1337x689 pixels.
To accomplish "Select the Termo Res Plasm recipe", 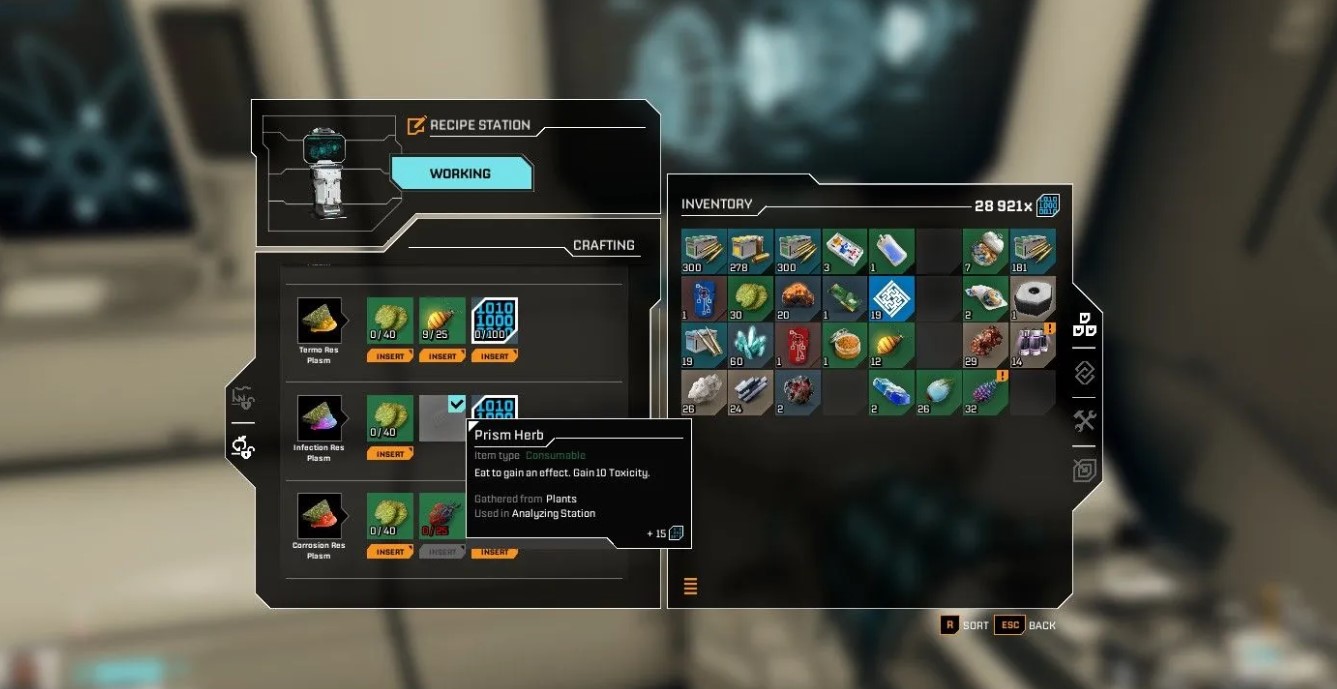I will (x=319, y=321).
